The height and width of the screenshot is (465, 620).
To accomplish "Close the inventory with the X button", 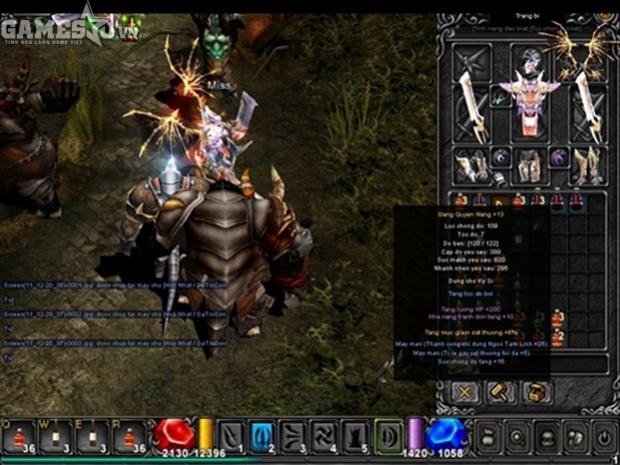I will (466, 392).
